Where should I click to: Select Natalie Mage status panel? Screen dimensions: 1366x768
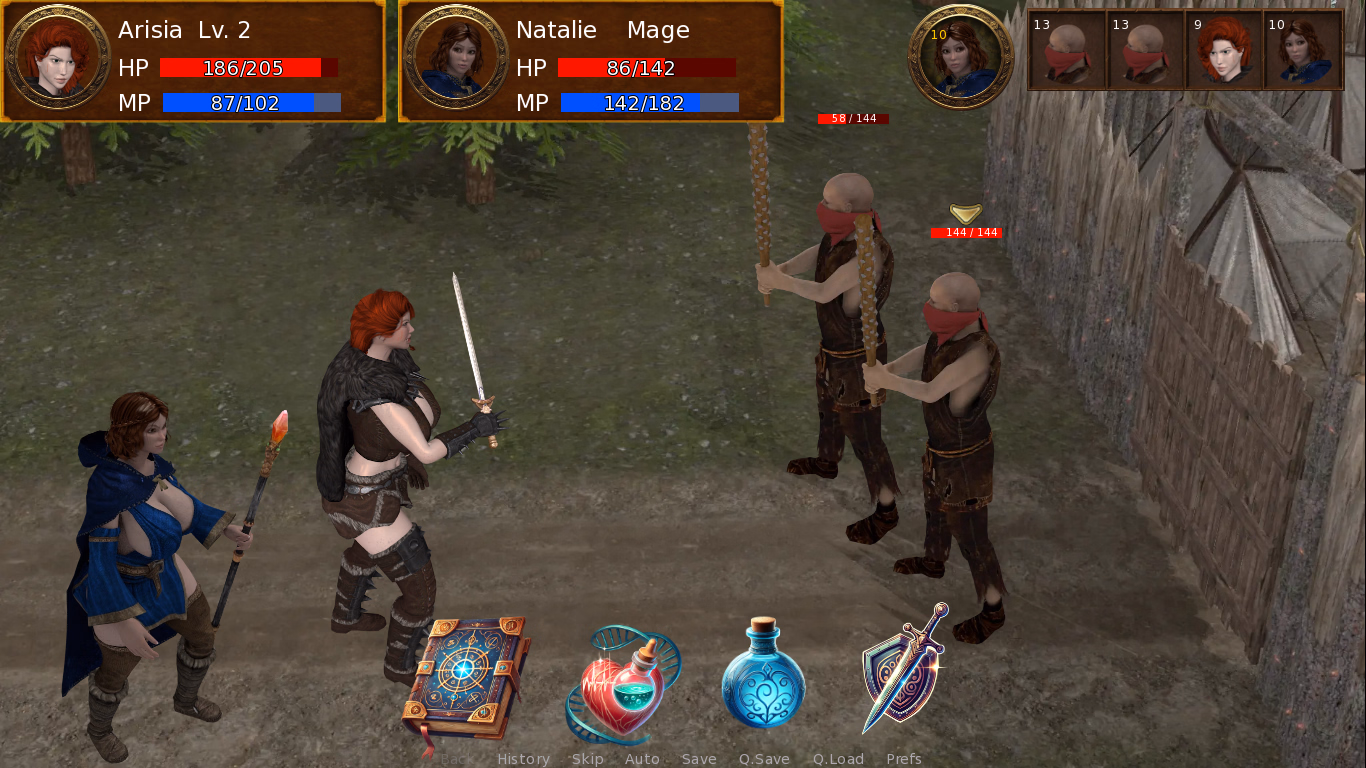tap(591, 61)
